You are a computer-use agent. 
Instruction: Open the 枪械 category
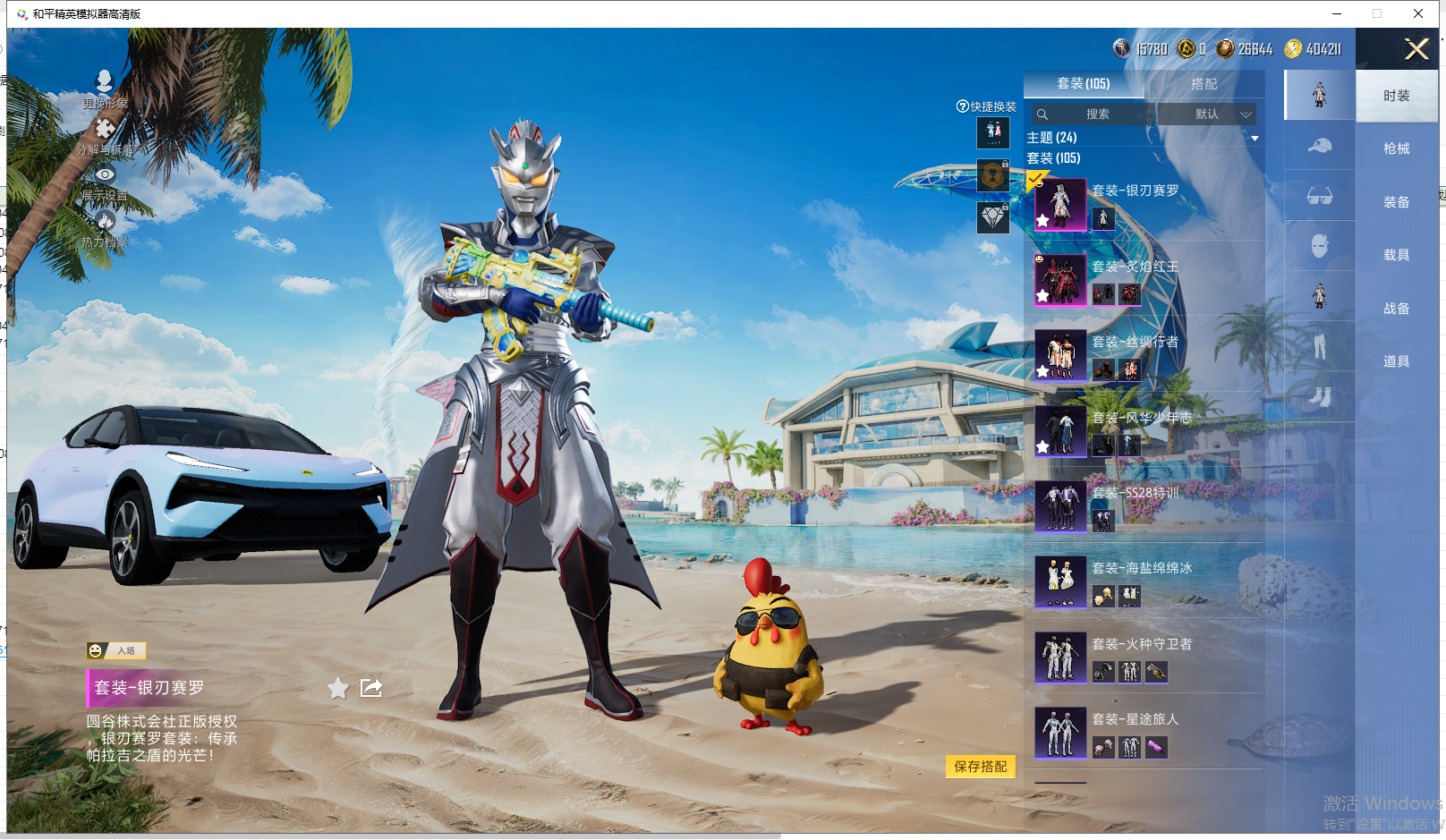(x=1396, y=148)
